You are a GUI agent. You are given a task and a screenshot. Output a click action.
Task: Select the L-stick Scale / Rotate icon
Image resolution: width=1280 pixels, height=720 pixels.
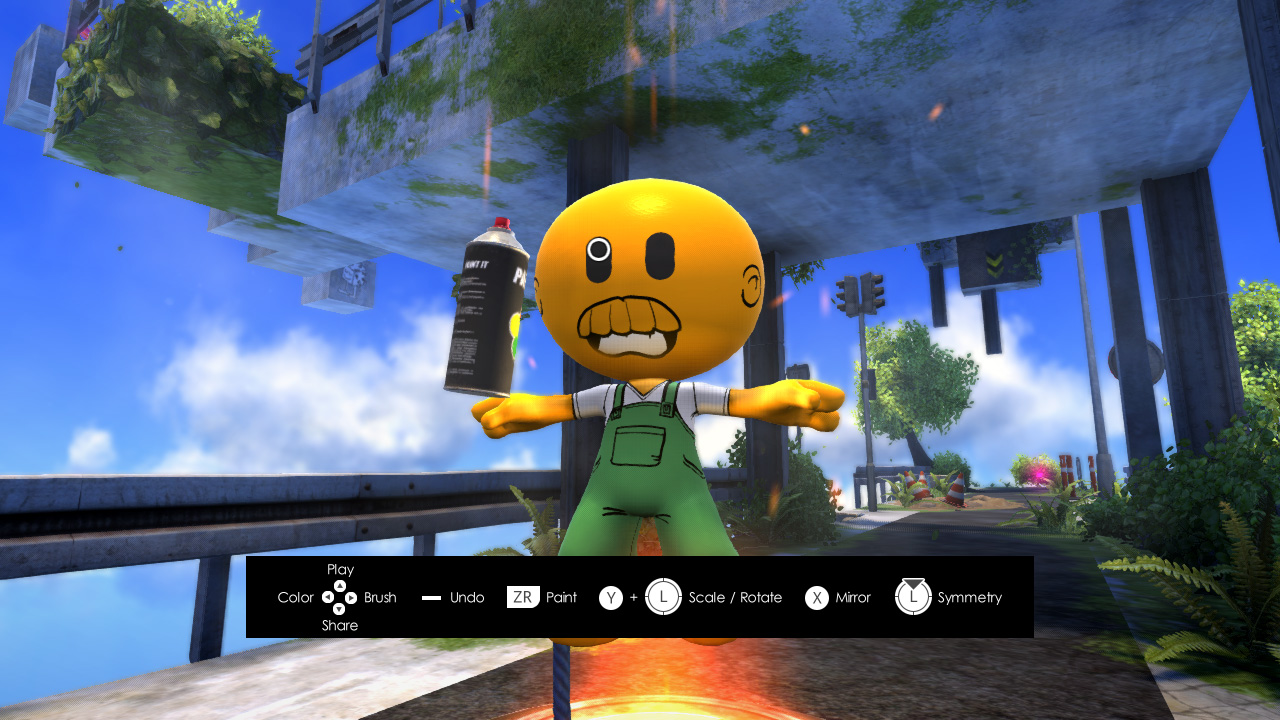click(x=665, y=597)
